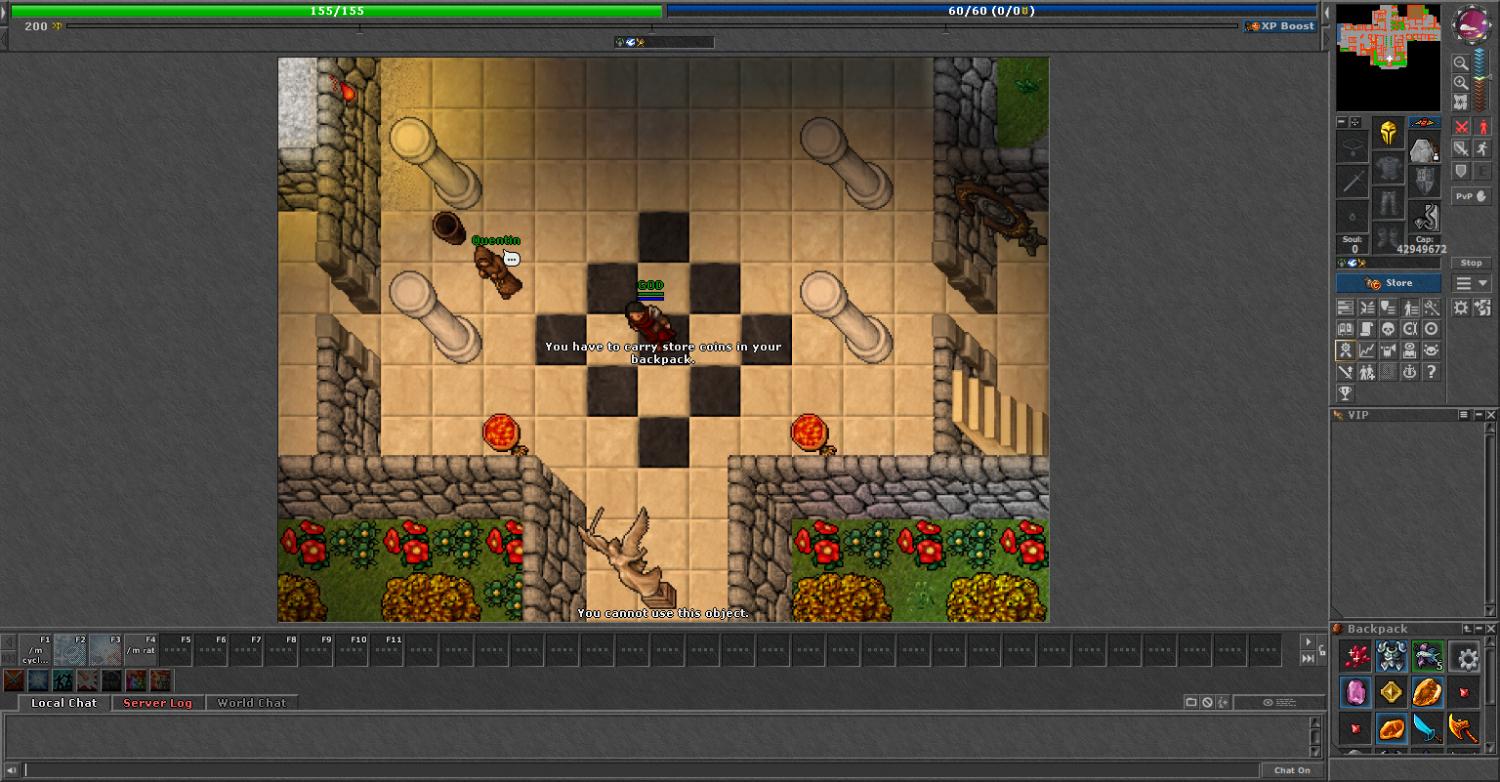Viewport: 1500px width, 782px height.
Task: Select the golden helmet equipment slot
Action: coord(1388,131)
